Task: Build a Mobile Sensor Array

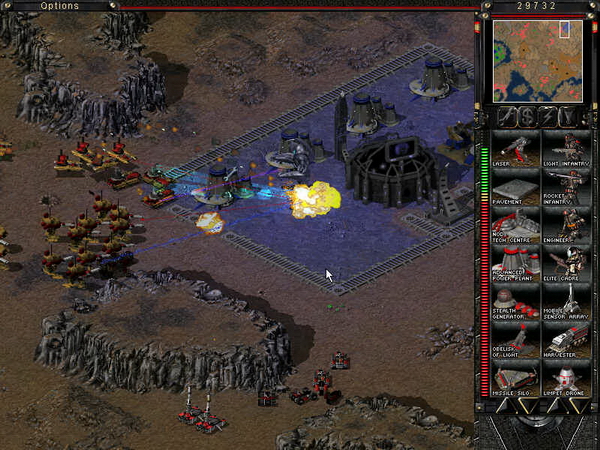Action: (565, 305)
